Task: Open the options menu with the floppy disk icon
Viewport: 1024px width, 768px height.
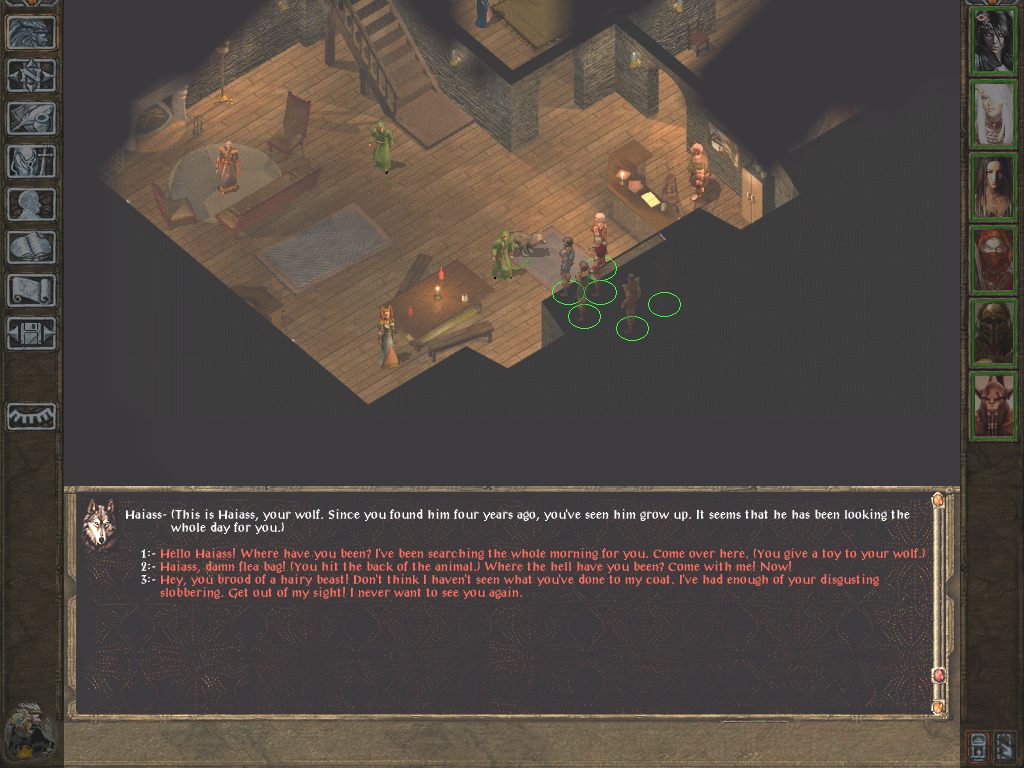Action: coord(31,334)
